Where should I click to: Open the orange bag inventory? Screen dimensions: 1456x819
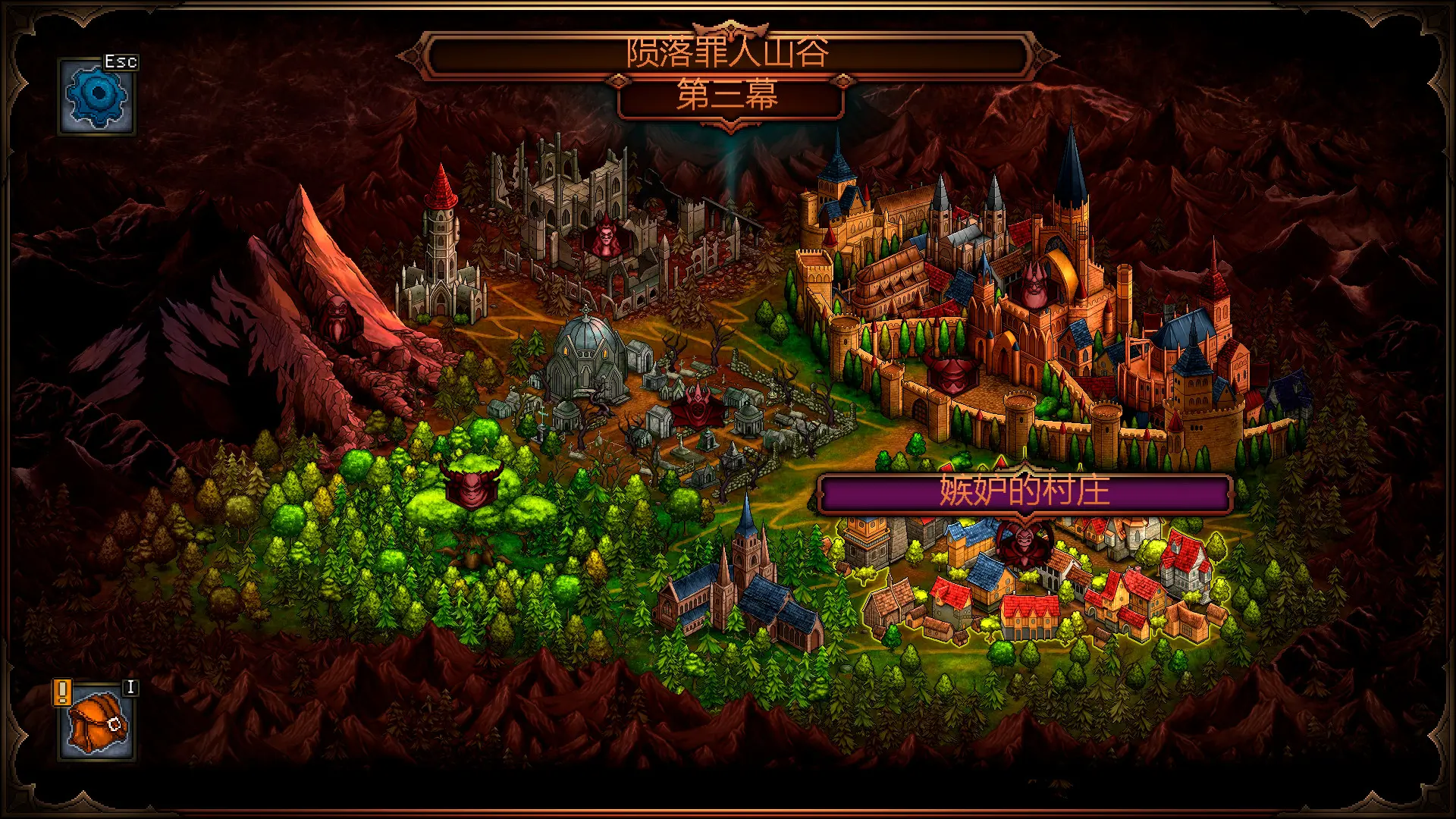pos(97,724)
